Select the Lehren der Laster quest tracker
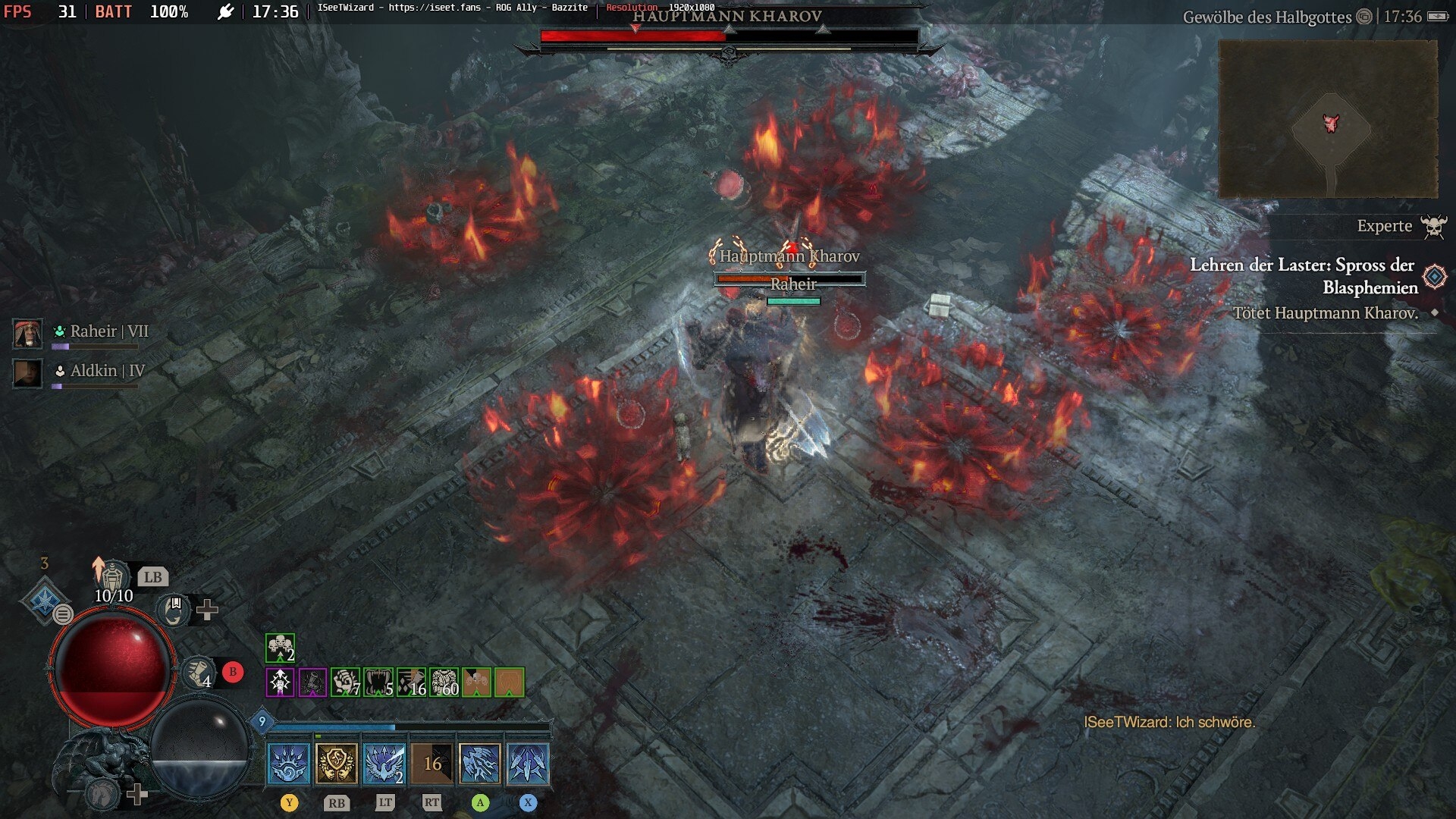1456x819 pixels. (1303, 276)
